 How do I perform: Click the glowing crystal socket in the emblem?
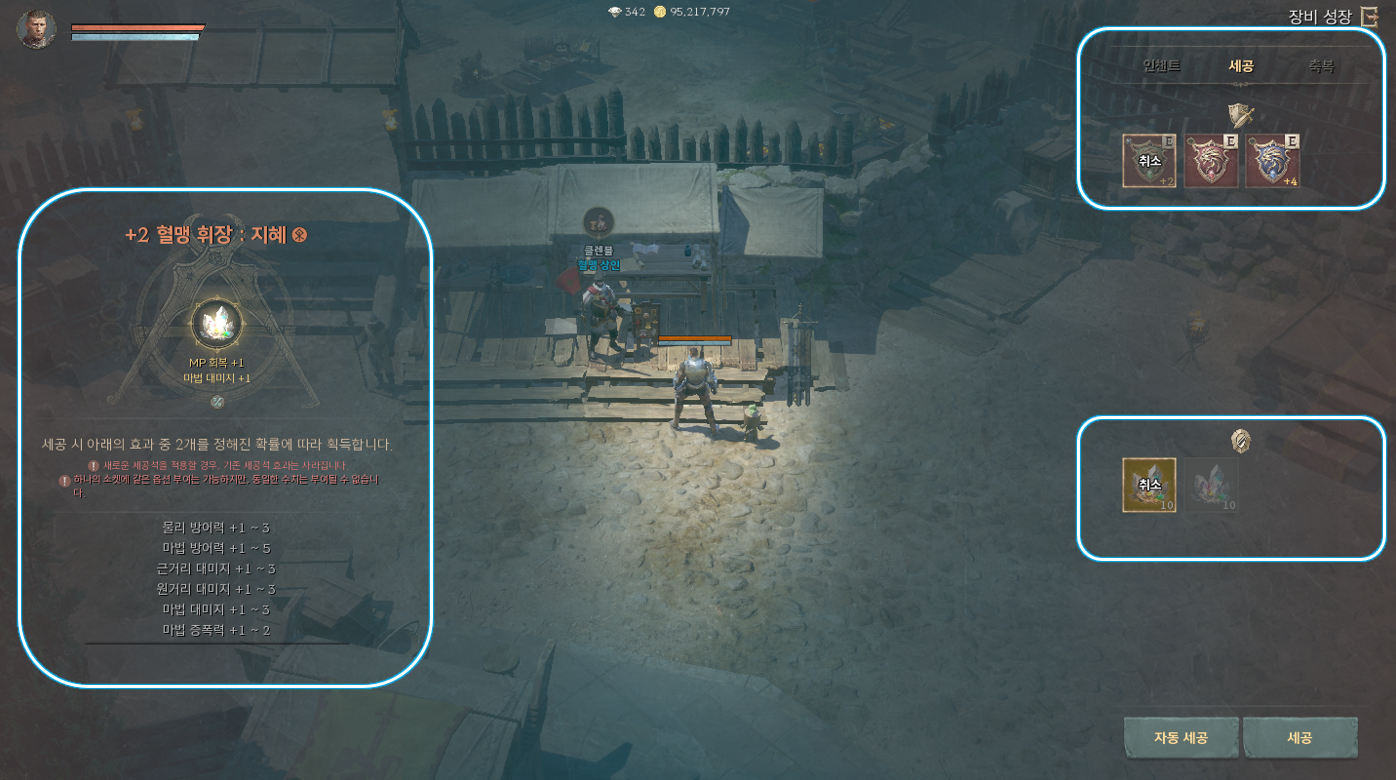[x=217, y=323]
